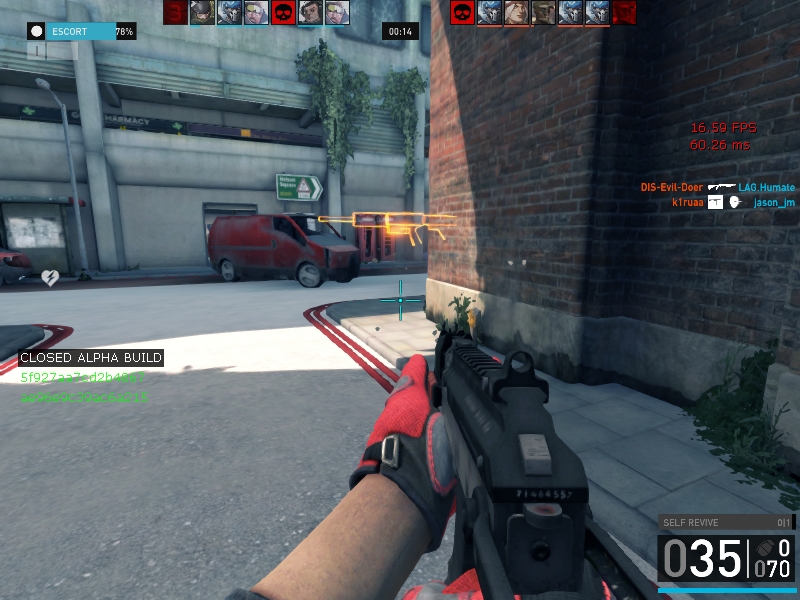Click the broken heart marker icon

tap(49, 276)
